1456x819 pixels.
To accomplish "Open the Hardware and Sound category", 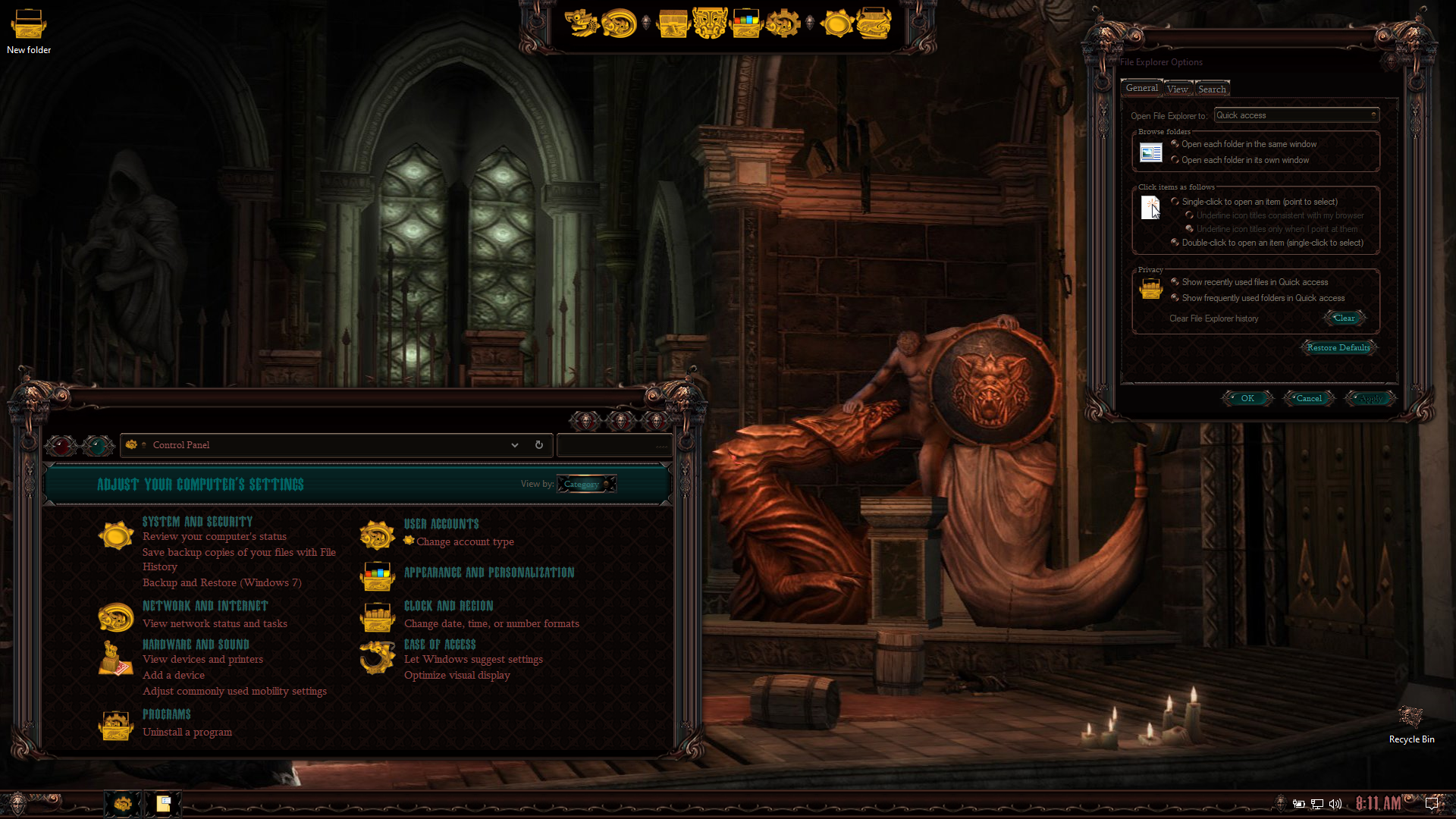I will (x=196, y=645).
